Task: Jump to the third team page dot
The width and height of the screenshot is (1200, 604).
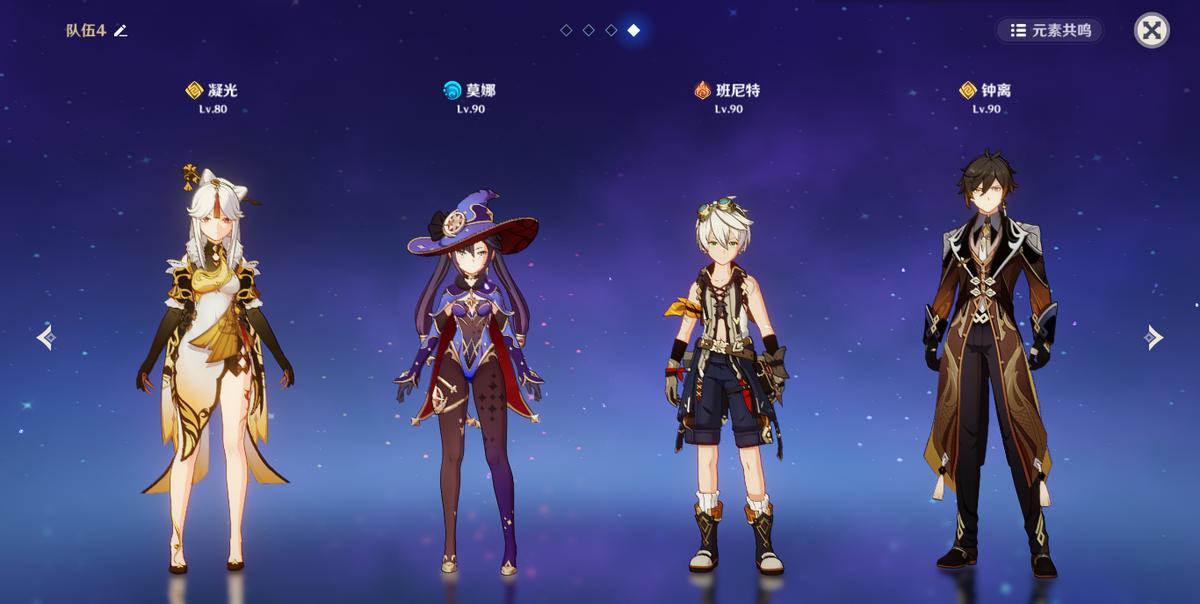Action: click(610, 31)
